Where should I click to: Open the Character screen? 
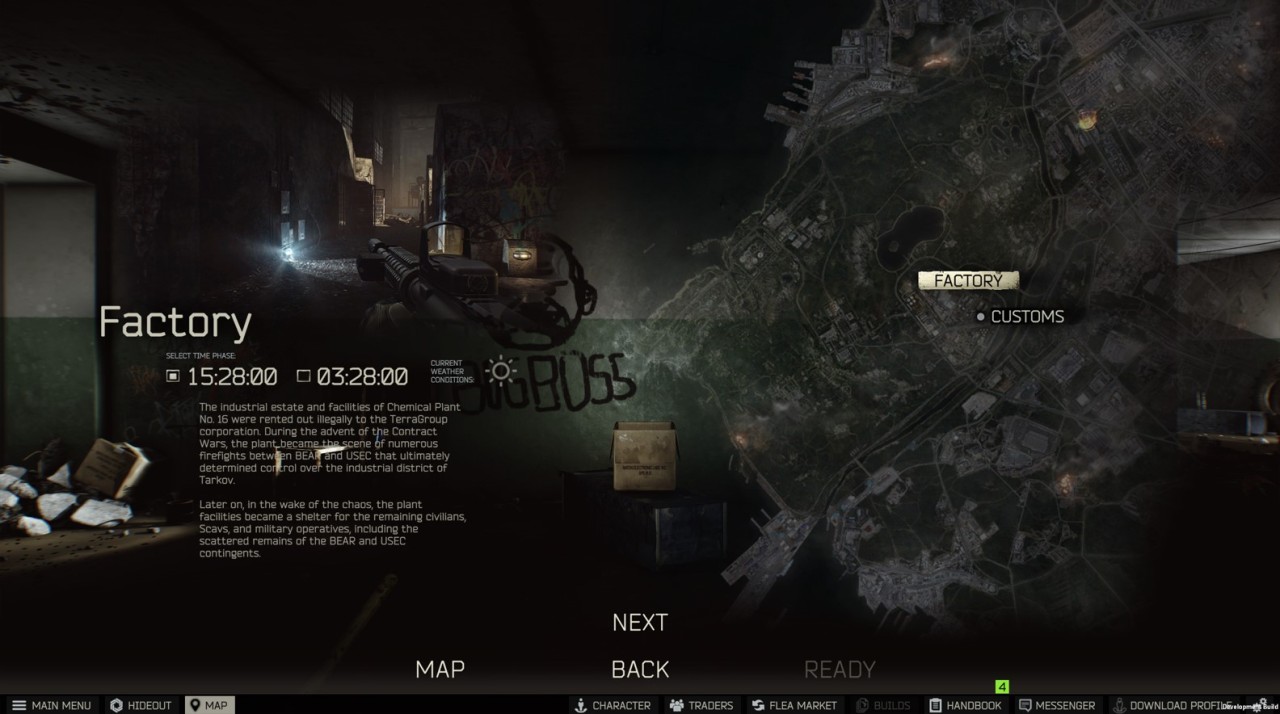pos(612,705)
